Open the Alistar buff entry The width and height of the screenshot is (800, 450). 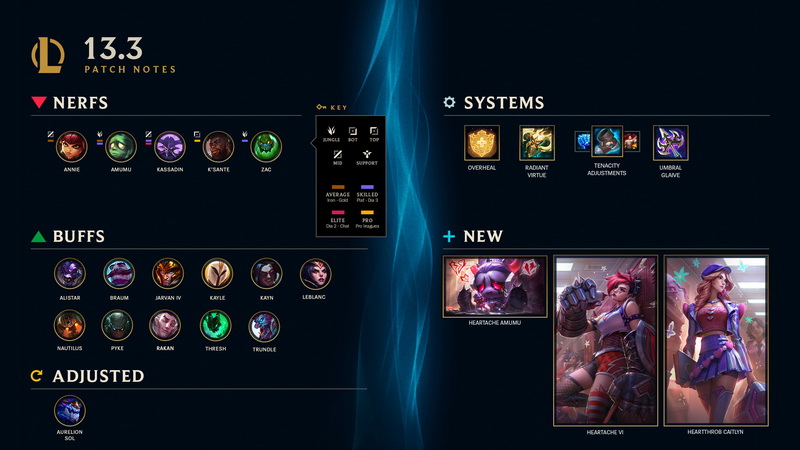(70, 273)
